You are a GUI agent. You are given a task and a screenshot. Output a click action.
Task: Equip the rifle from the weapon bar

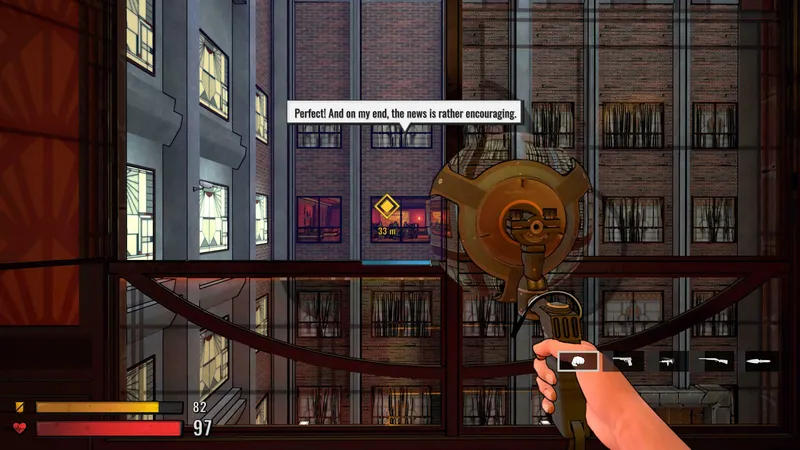(718, 360)
